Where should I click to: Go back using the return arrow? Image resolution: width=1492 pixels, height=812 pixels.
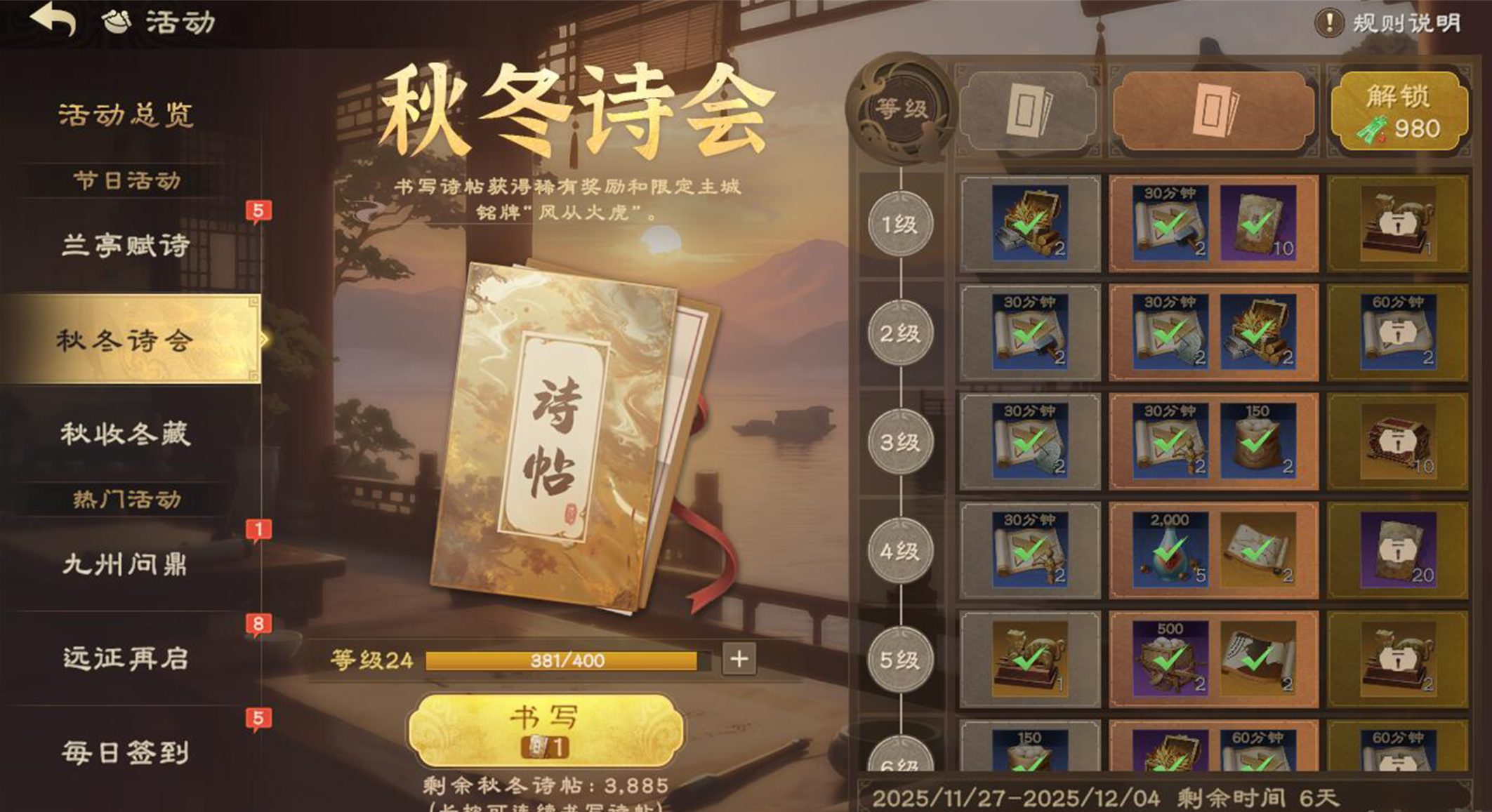(x=54, y=20)
